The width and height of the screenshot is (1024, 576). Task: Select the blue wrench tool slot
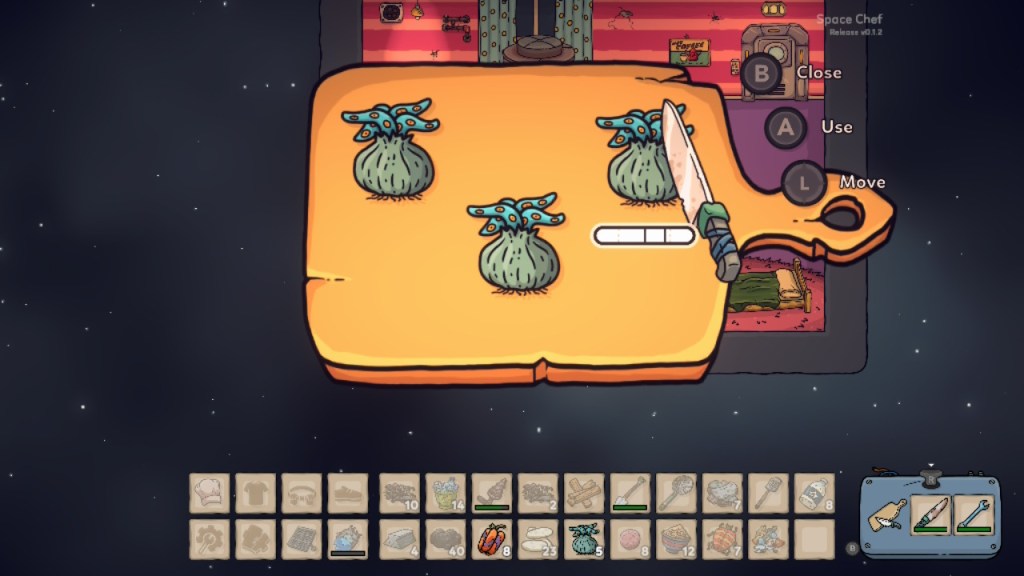973,516
